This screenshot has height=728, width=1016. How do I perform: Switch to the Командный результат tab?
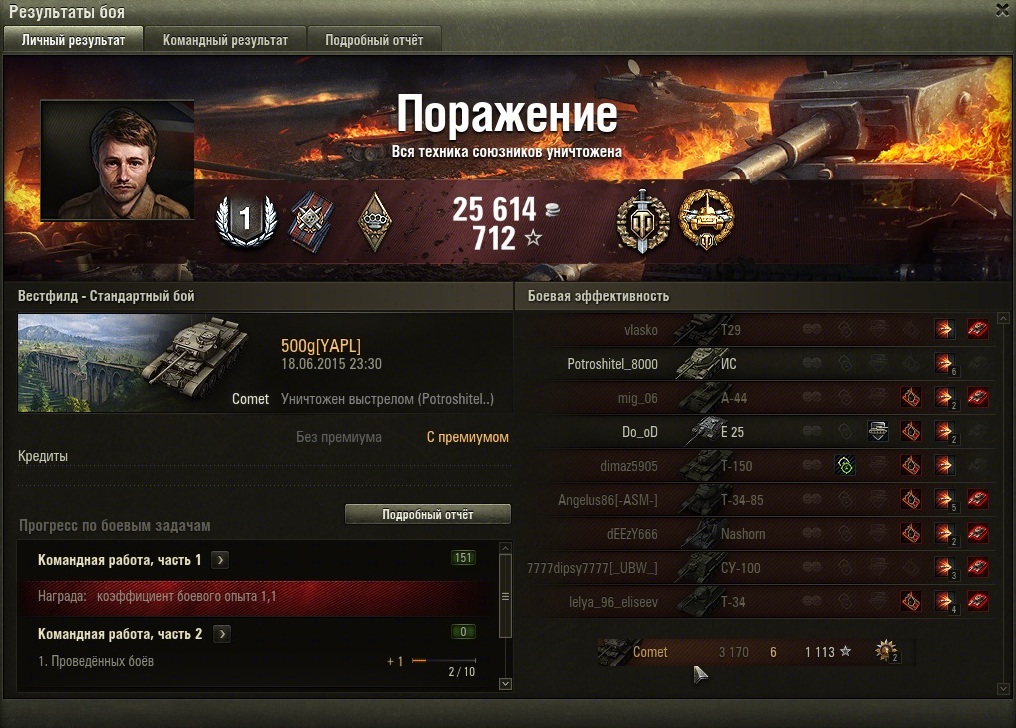225,40
